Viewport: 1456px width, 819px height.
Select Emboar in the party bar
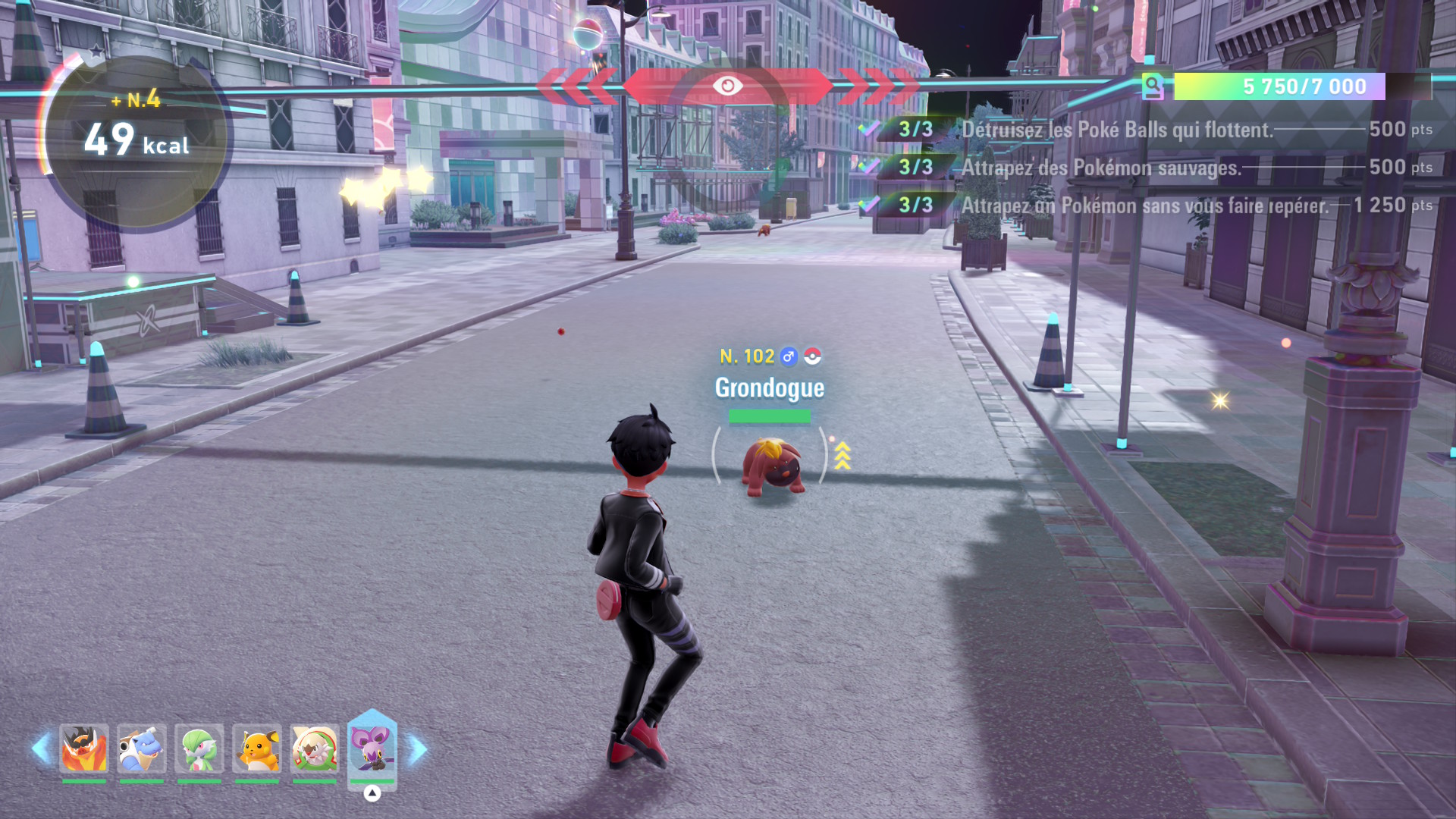click(83, 749)
